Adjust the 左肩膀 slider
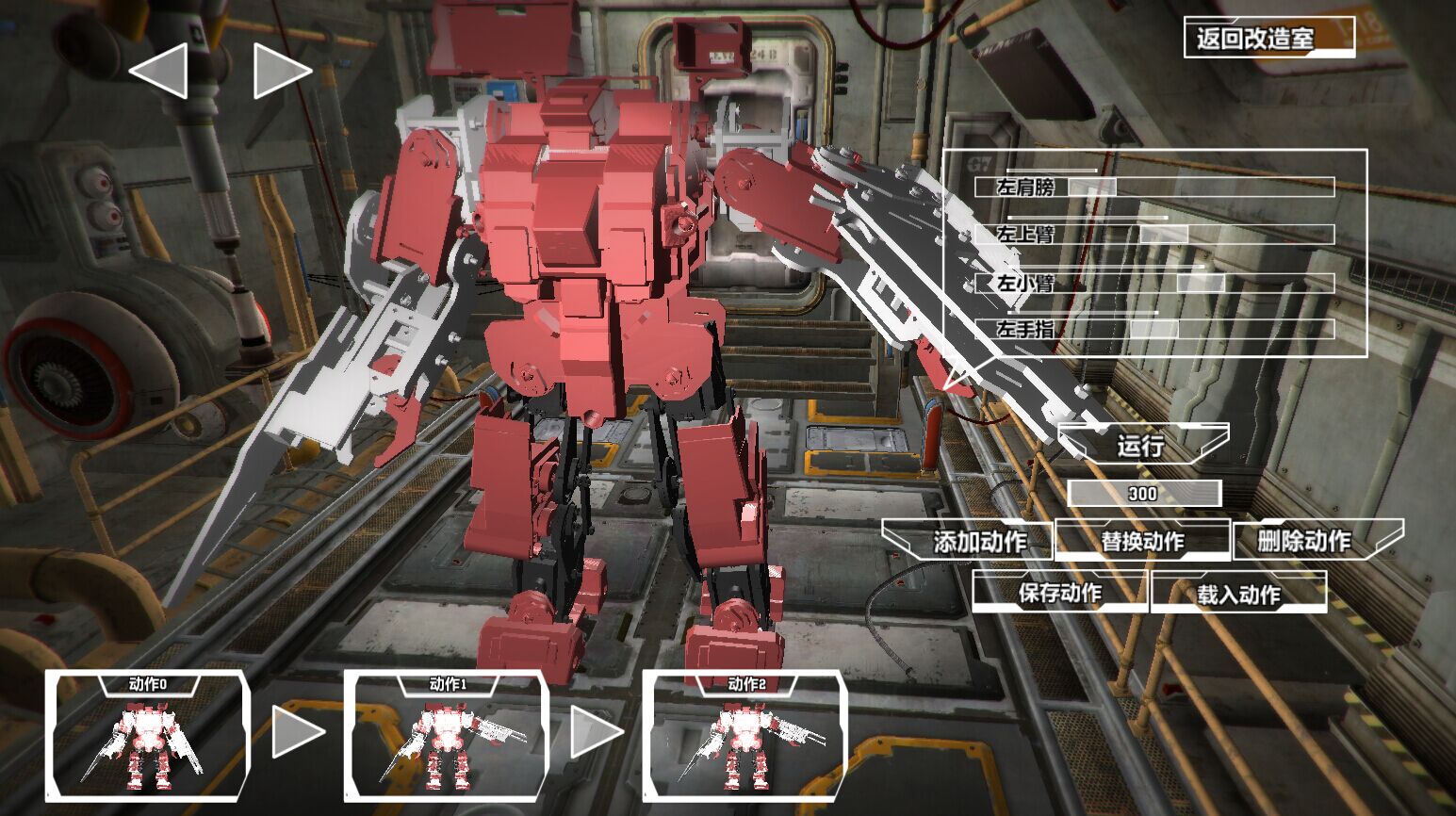 point(1091,187)
